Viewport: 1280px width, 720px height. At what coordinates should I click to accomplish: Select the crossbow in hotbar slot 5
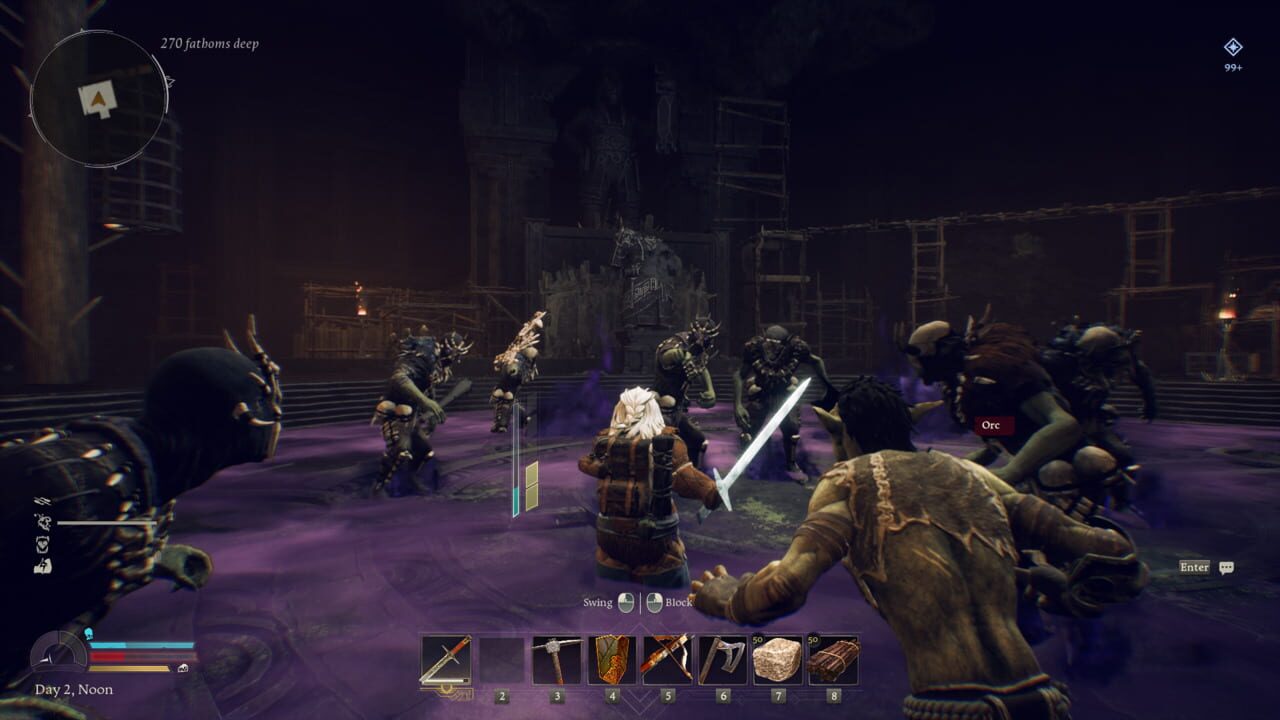tap(667, 660)
